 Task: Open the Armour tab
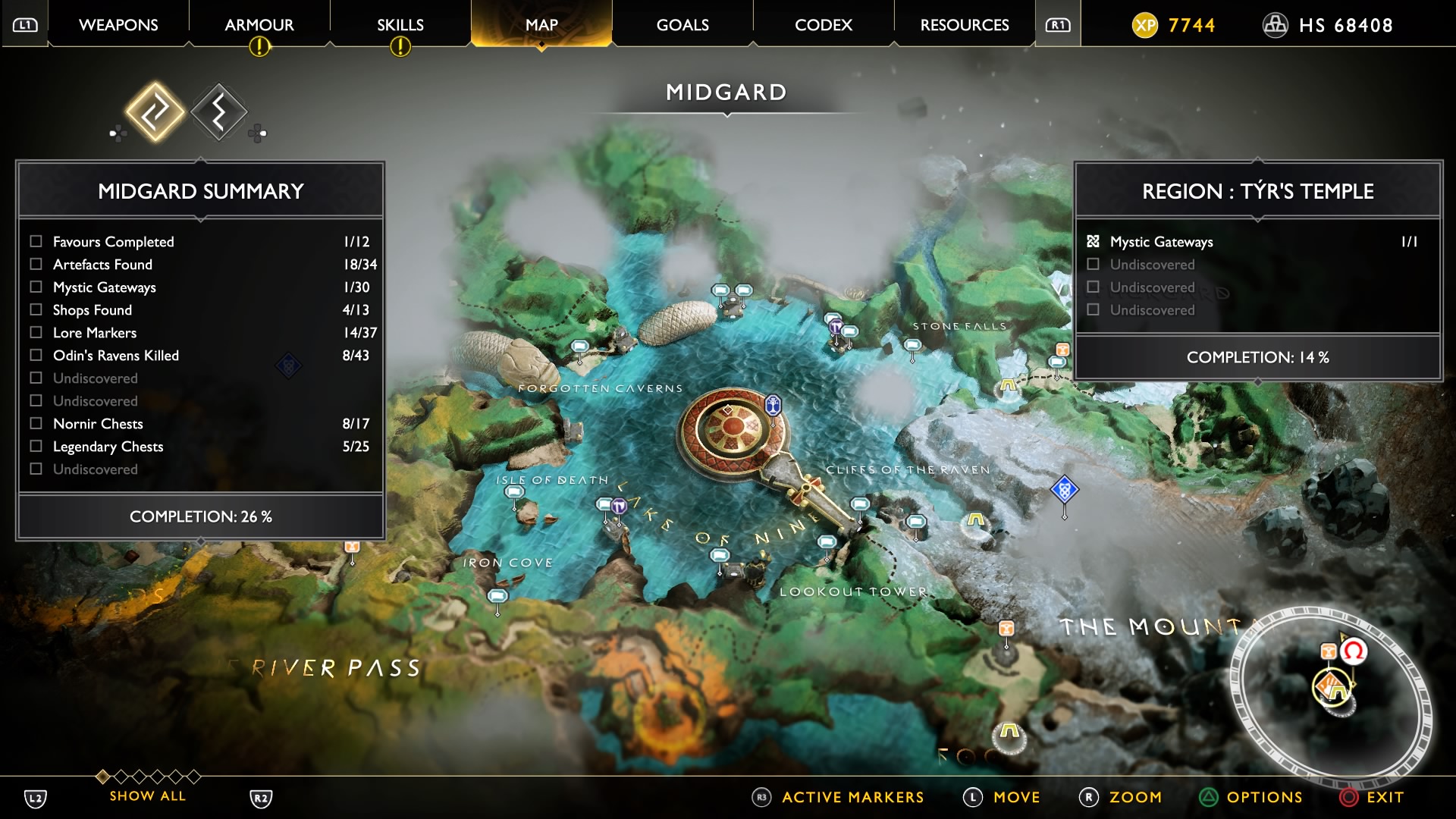click(x=259, y=25)
